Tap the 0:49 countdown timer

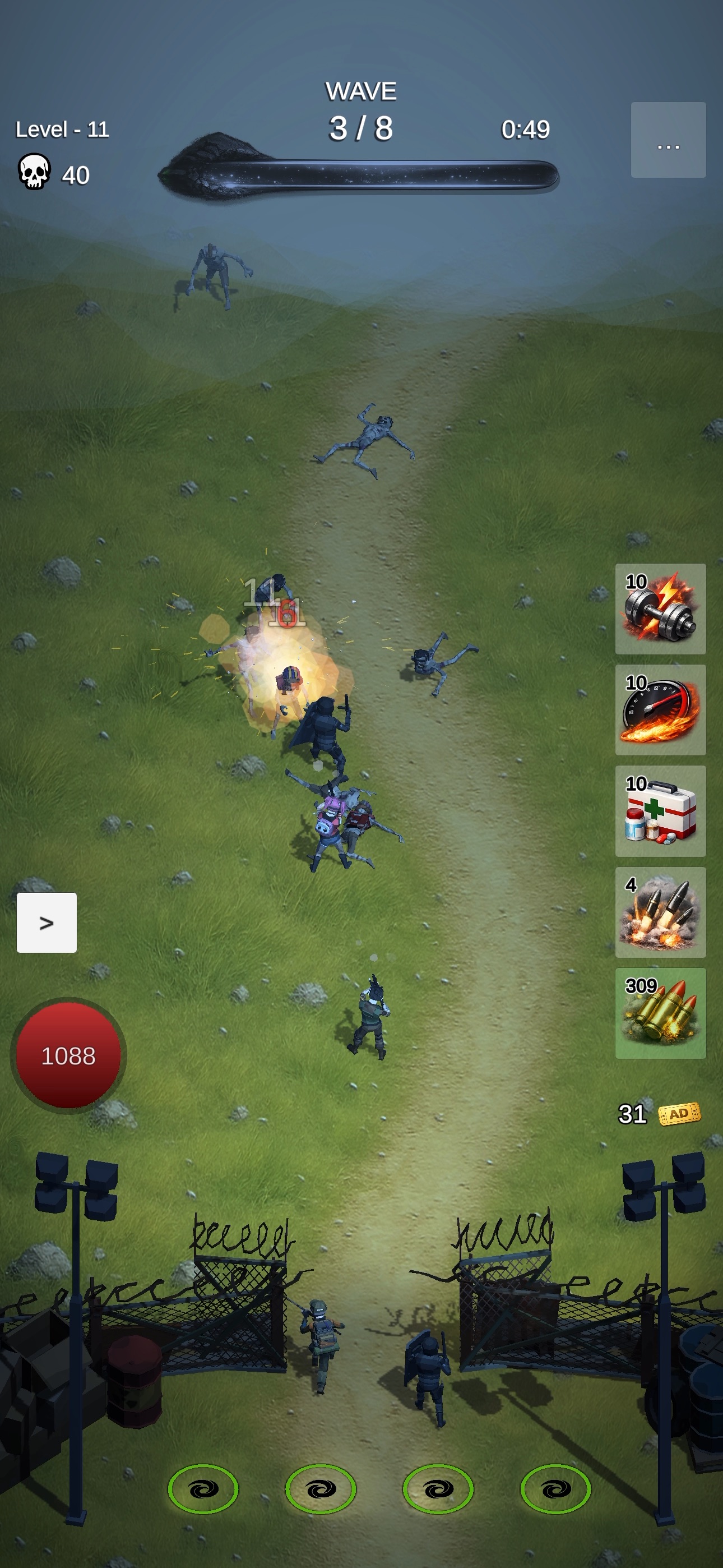click(525, 129)
